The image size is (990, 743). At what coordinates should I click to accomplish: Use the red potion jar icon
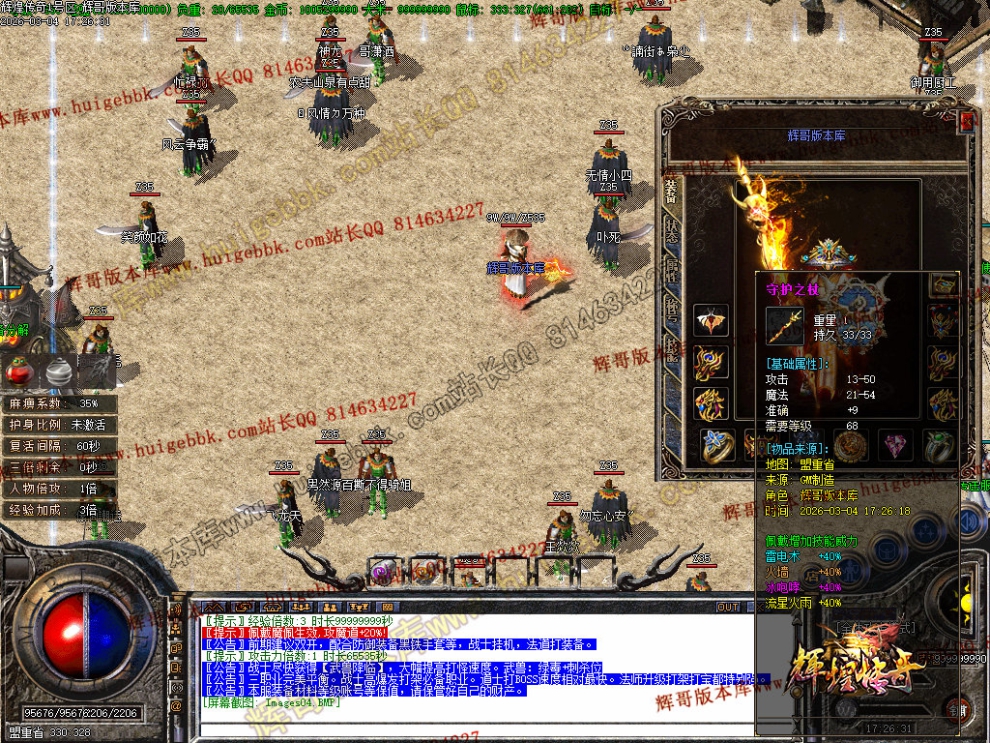coord(18,372)
